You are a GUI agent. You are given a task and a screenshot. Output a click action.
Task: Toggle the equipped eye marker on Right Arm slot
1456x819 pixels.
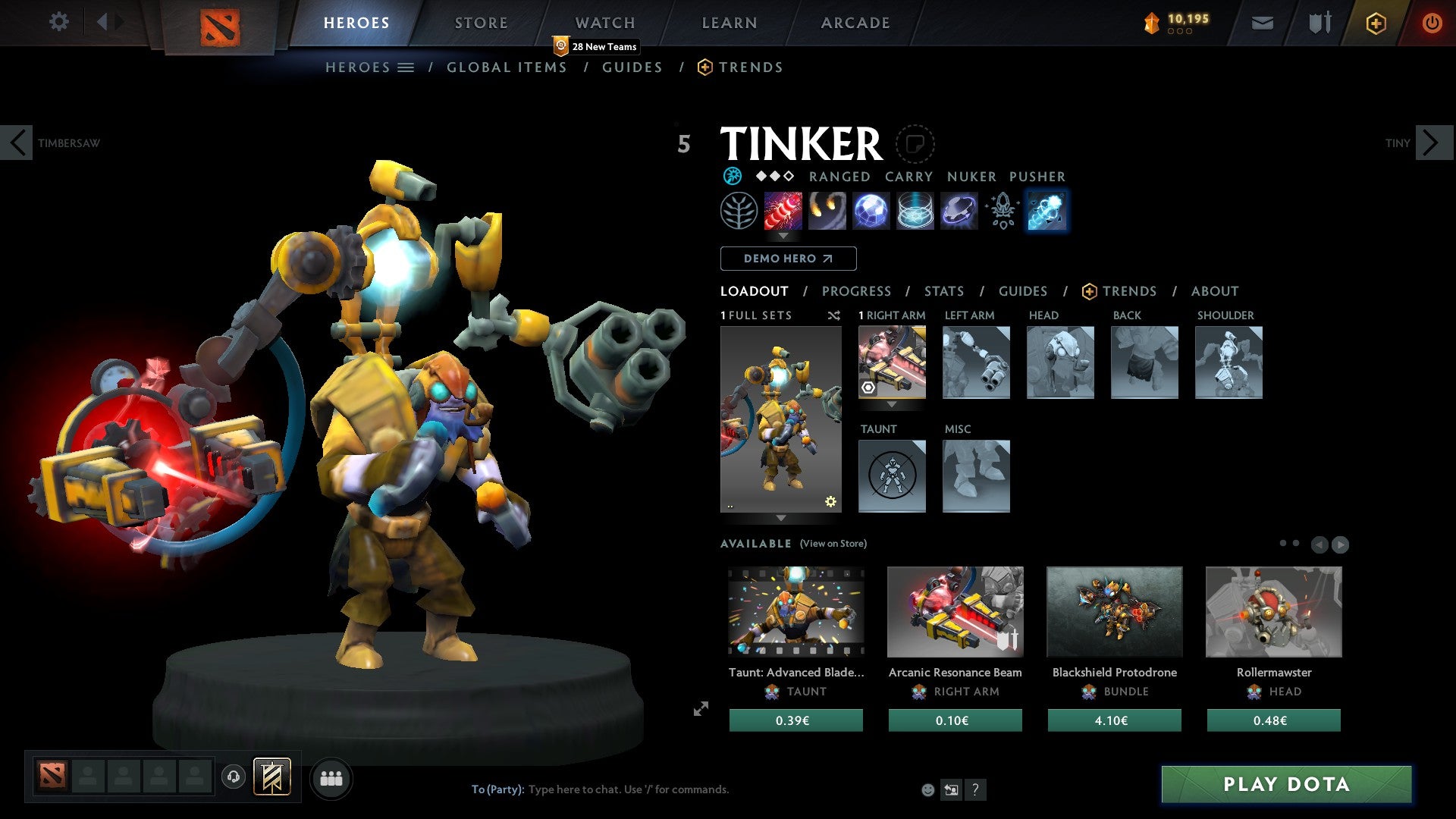868,387
